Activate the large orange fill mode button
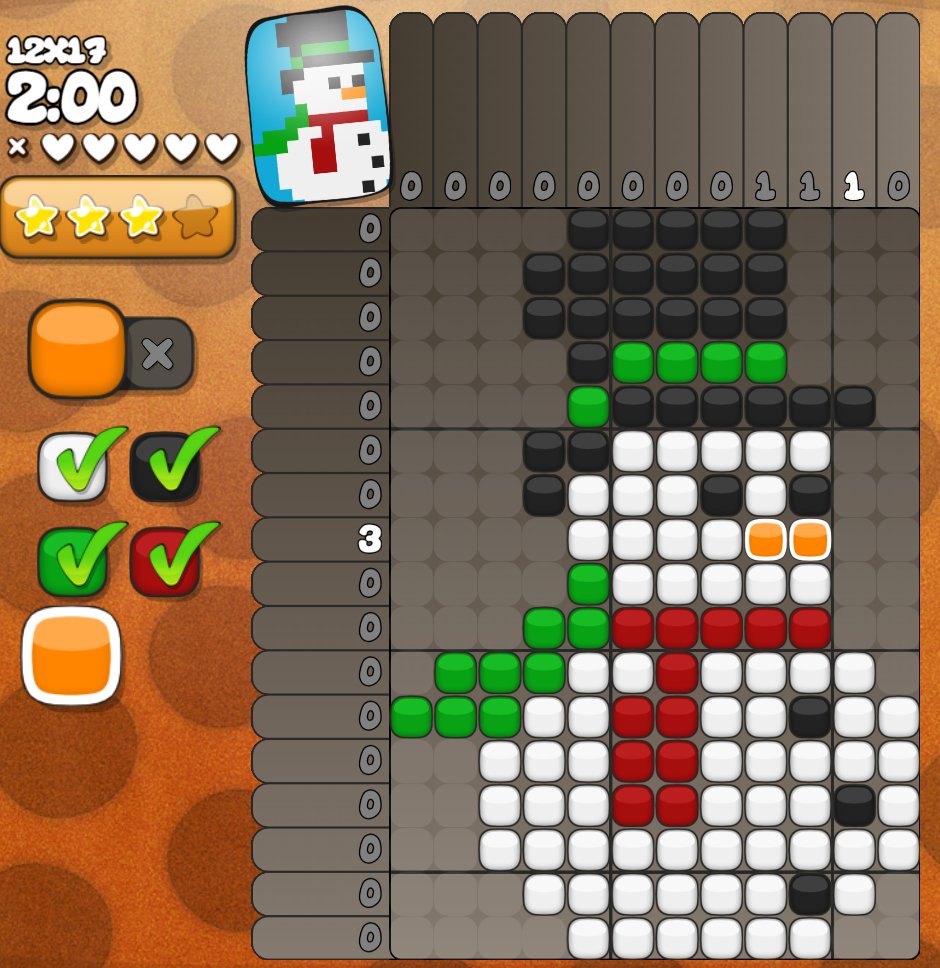Viewport: 940px width, 968px height. (77, 349)
